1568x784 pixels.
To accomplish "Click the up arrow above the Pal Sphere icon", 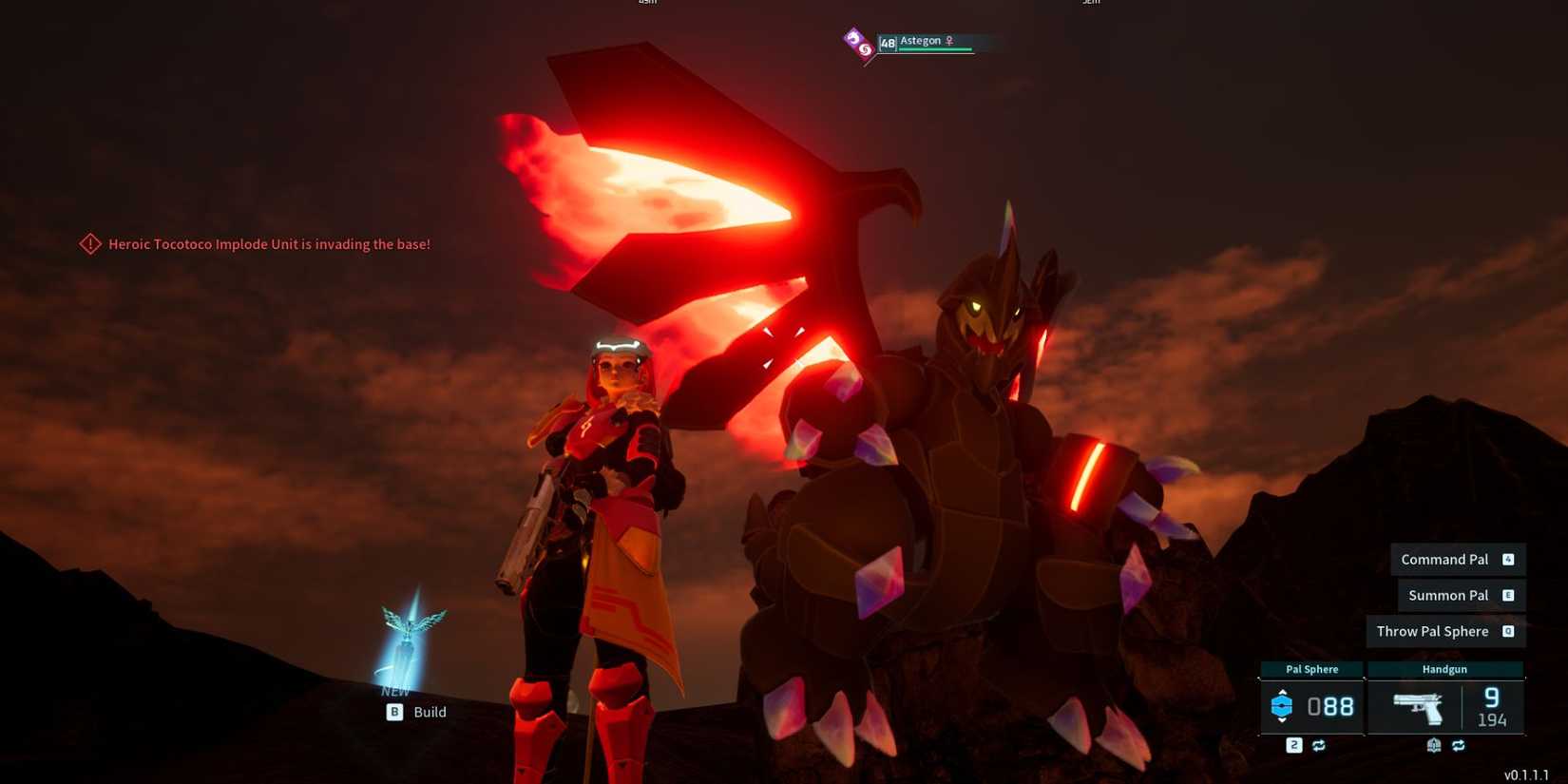I will tap(1283, 692).
